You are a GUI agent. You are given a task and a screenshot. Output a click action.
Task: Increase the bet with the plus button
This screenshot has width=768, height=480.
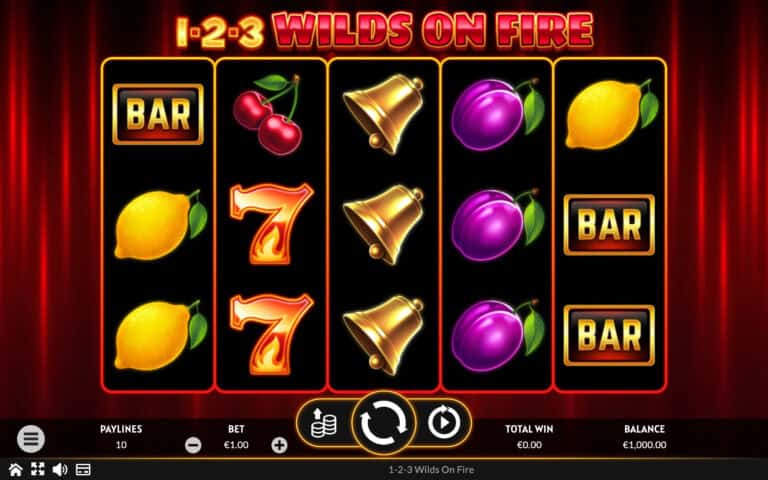[279, 445]
